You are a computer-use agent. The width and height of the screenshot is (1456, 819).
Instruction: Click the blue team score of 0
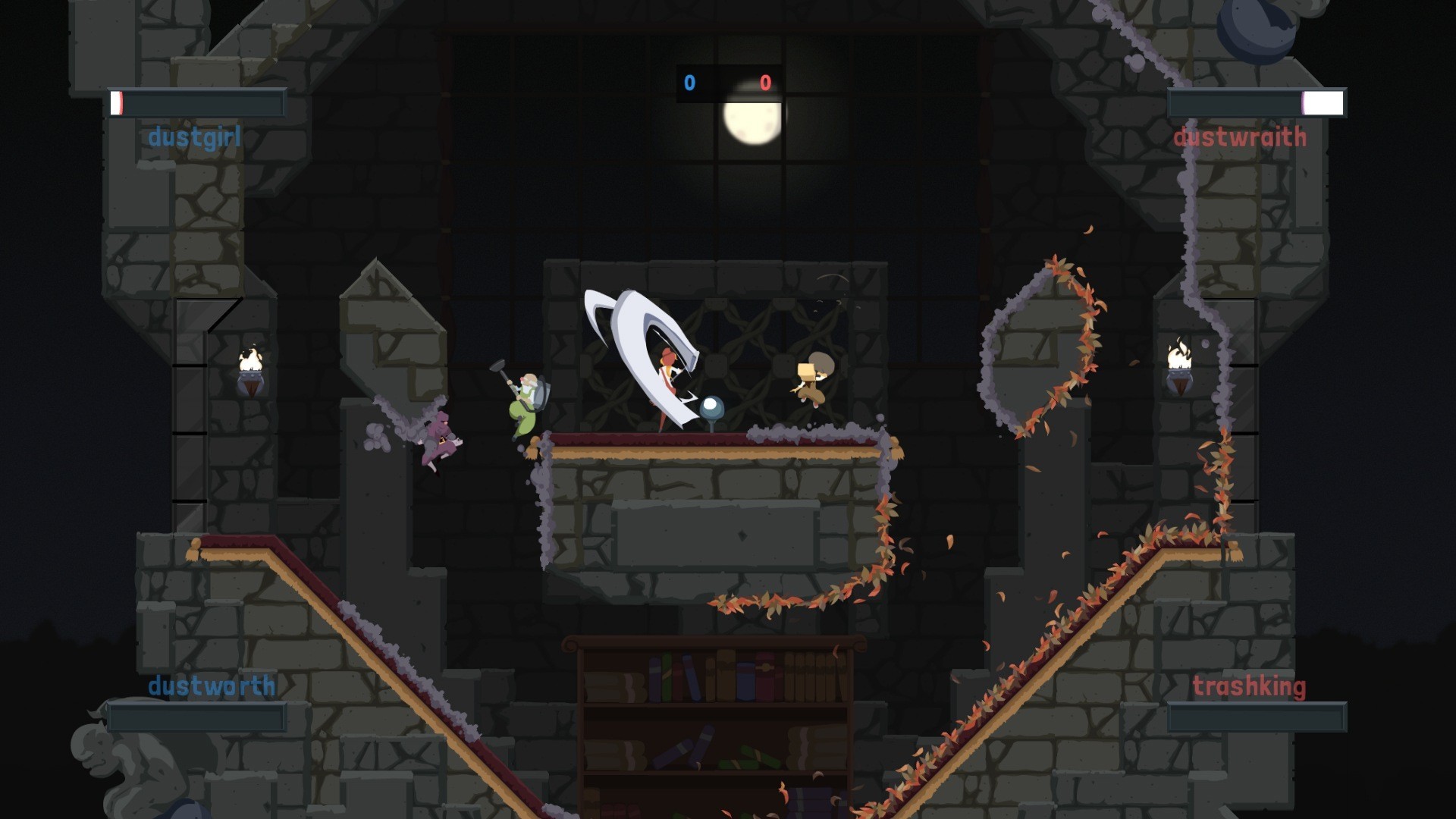(689, 83)
